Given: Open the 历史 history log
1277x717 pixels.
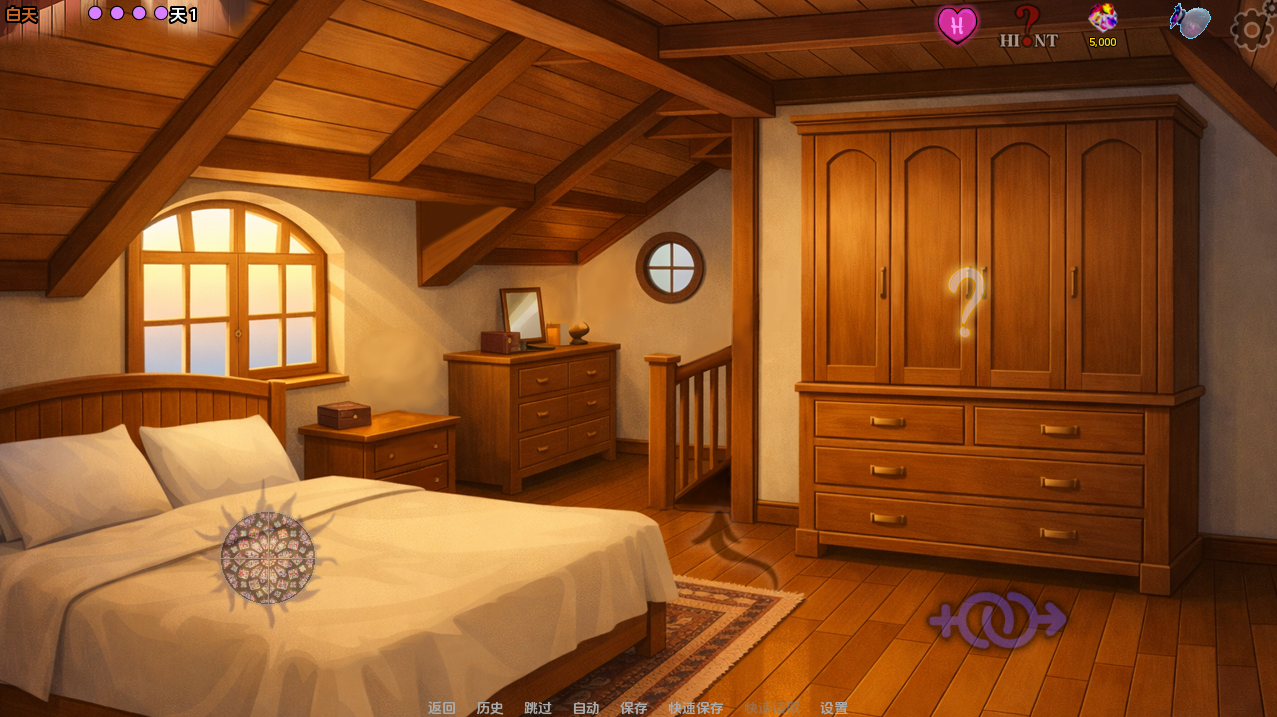Looking at the screenshot, I should (490, 708).
